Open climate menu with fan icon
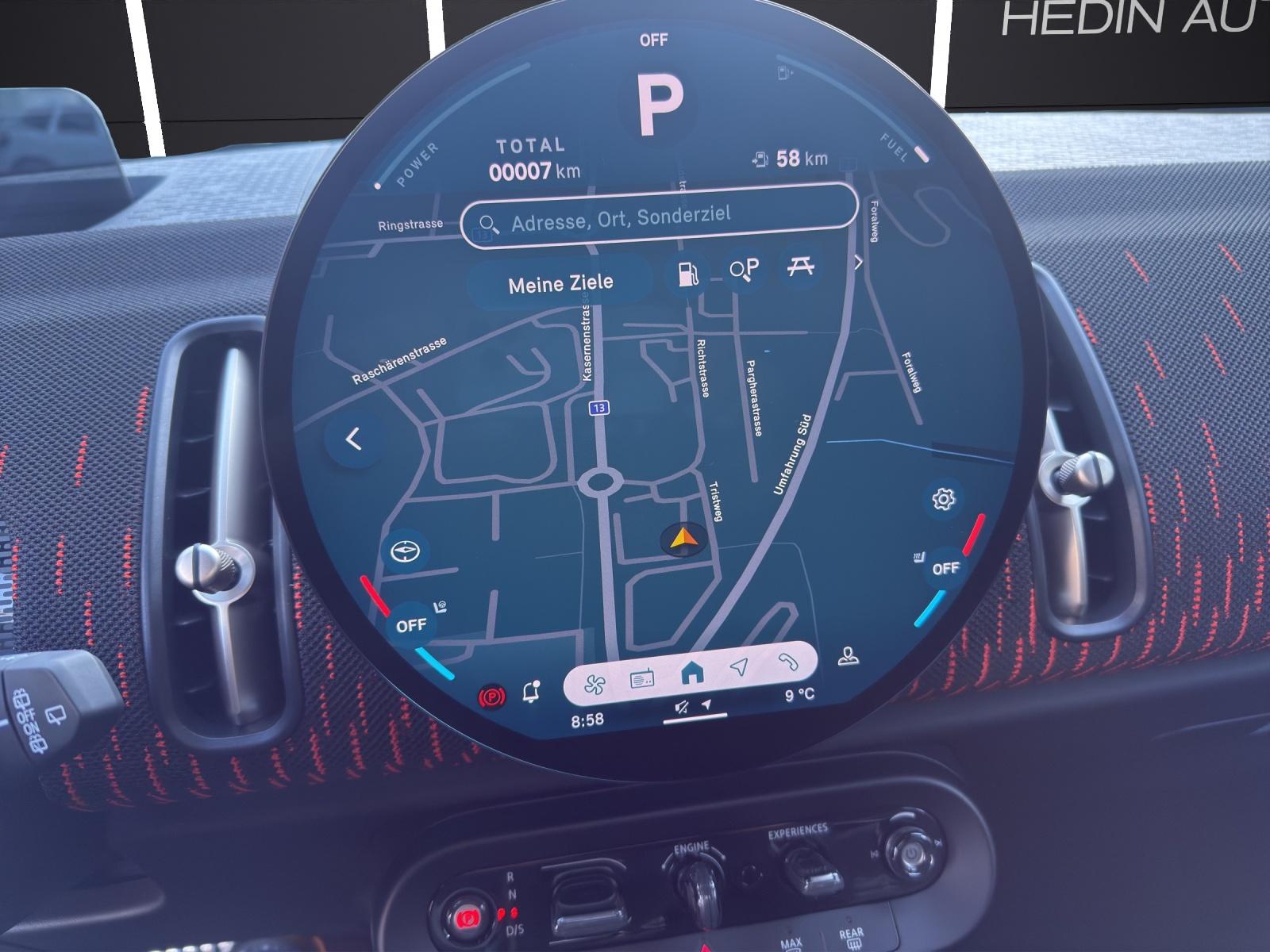Image resolution: width=1270 pixels, height=952 pixels. pos(595,685)
